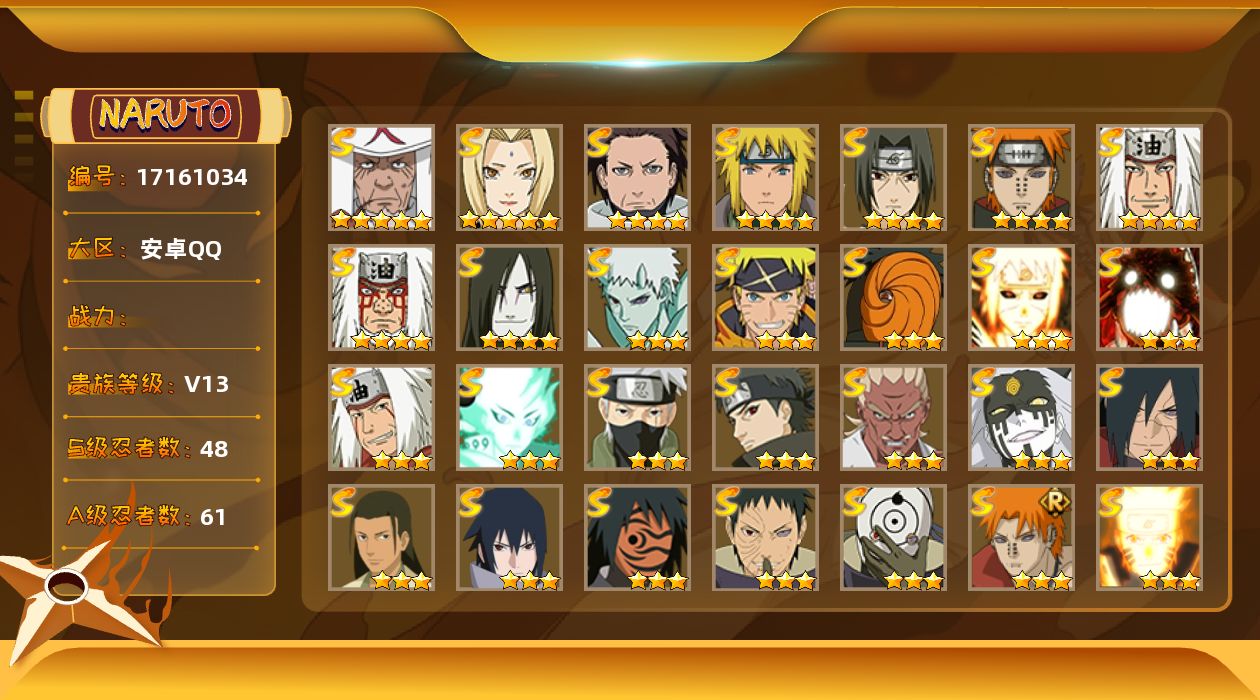Select scarred unmasked Obito's portrait
This screenshot has width=1260, height=700.
tap(765, 538)
